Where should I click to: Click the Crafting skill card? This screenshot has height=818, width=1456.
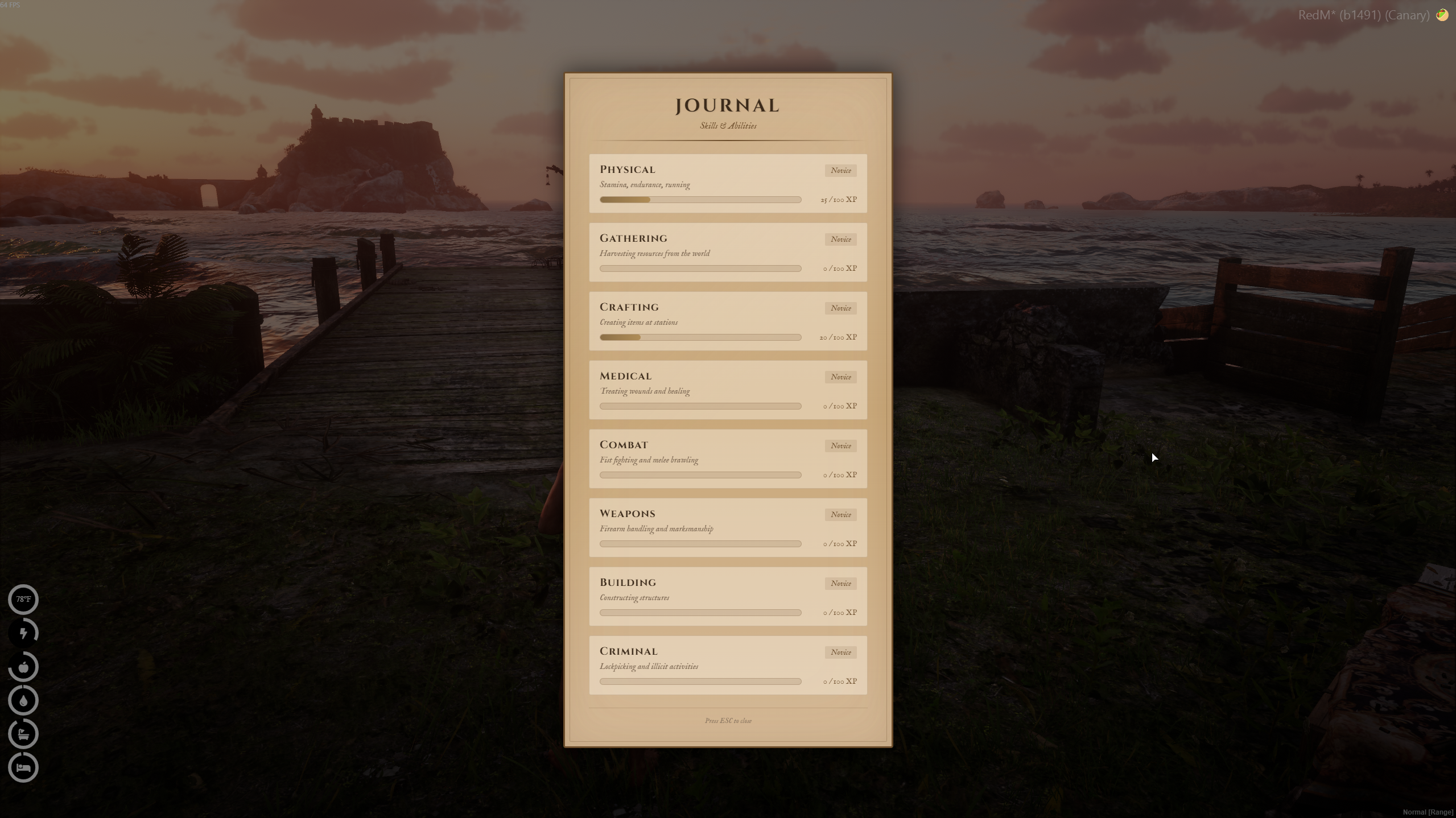point(727,321)
